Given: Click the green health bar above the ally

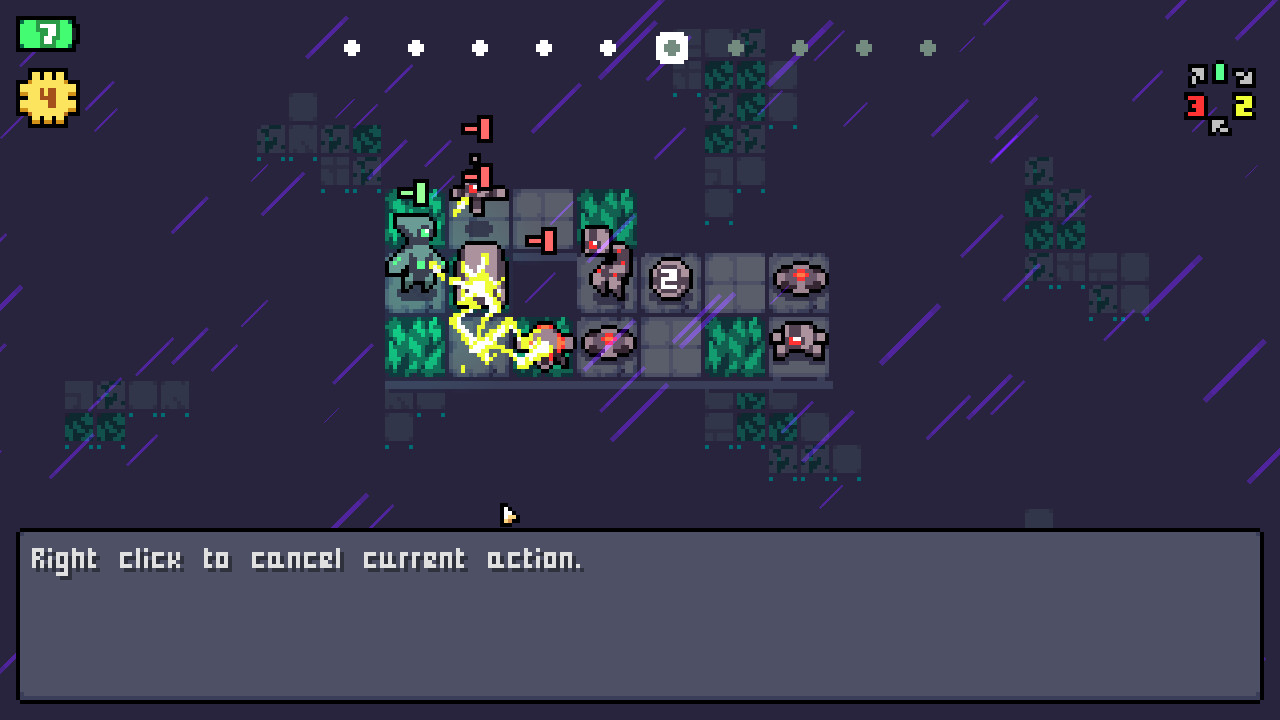Looking at the screenshot, I should click(413, 194).
